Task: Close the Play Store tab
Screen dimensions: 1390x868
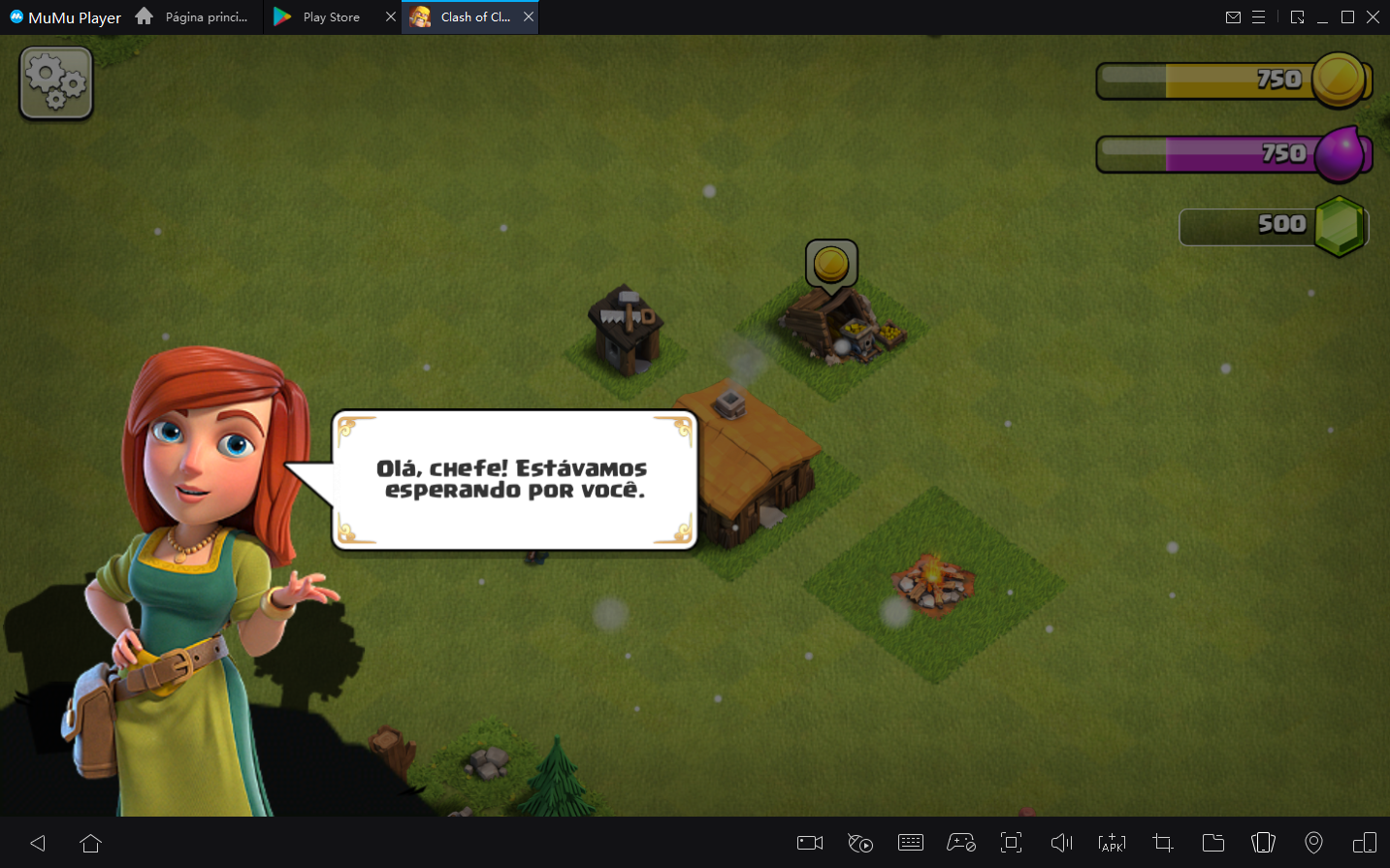Action: (x=391, y=16)
